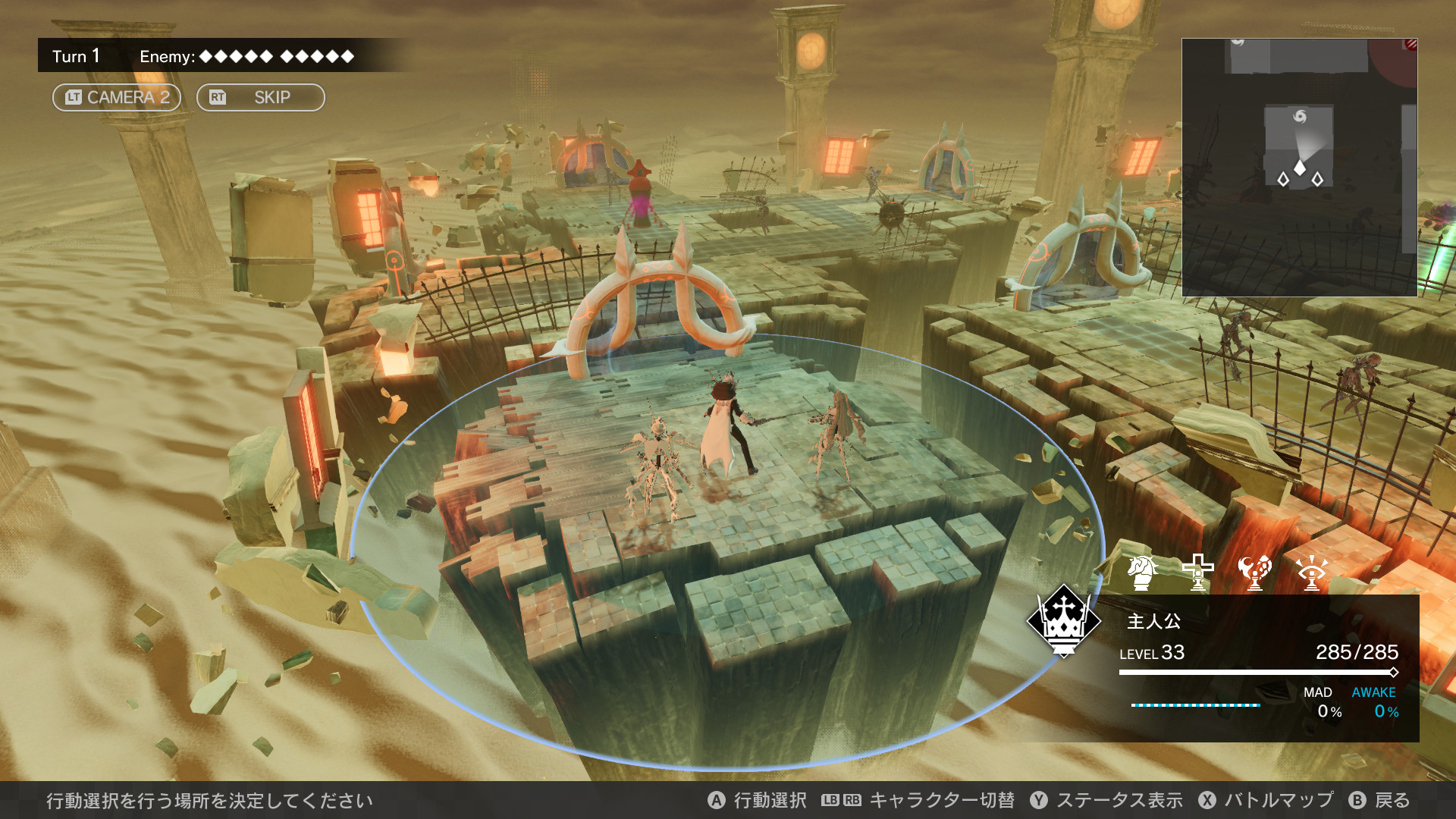1456x819 pixels.
Task: Click the king crown class emblem
Action: [x=1063, y=620]
